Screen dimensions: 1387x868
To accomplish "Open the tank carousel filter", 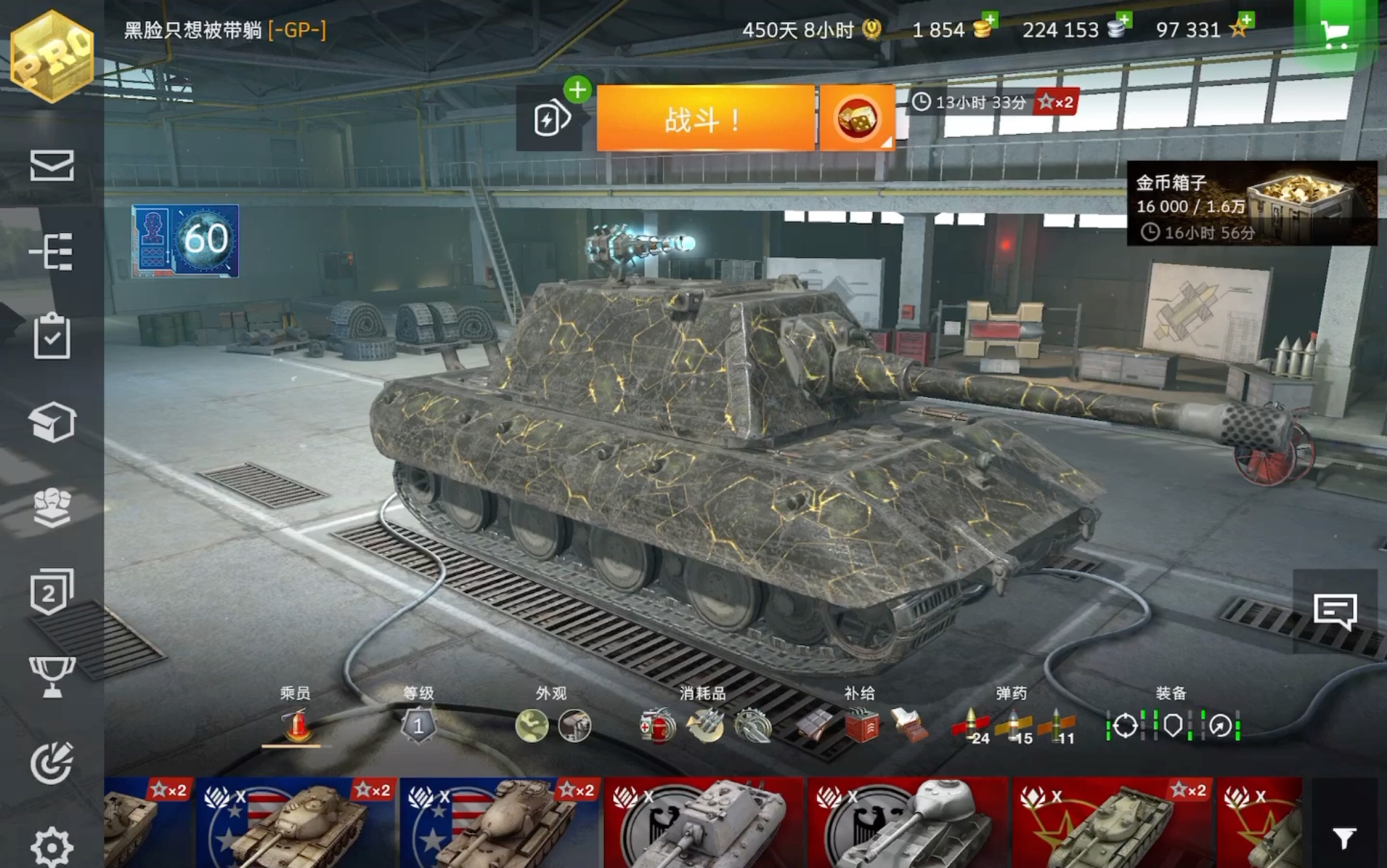I will [1344, 838].
